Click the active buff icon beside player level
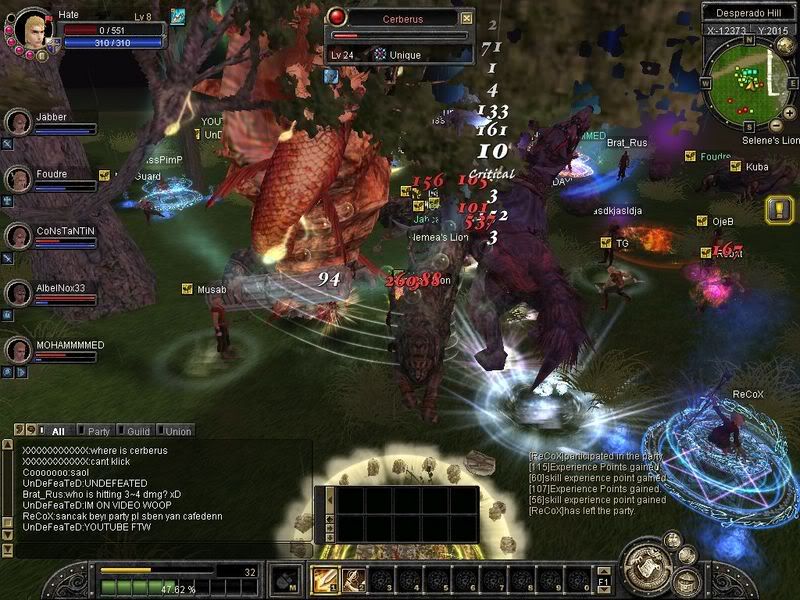800x600 pixels. 178,15
